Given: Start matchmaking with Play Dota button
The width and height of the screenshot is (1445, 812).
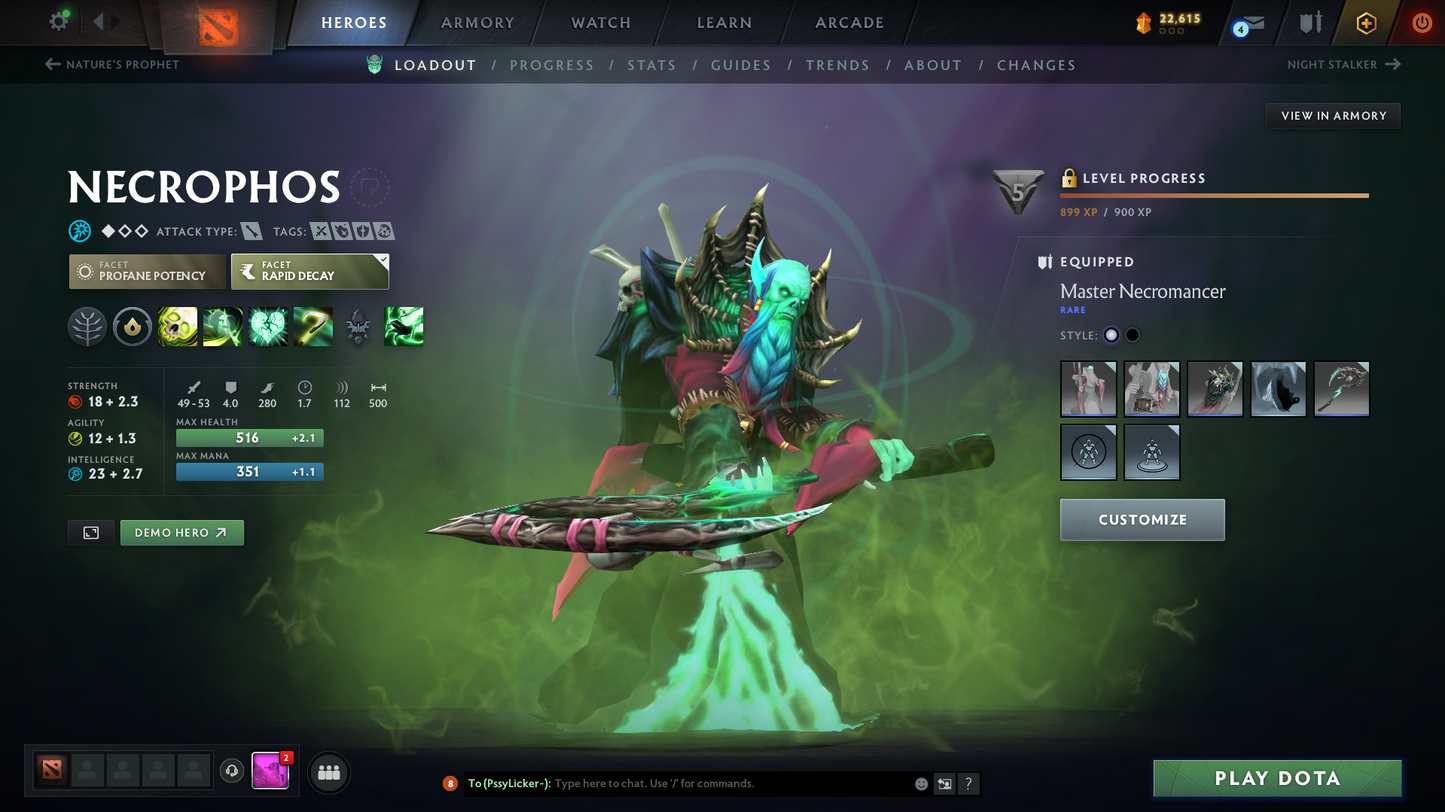Looking at the screenshot, I should point(1277,778).
